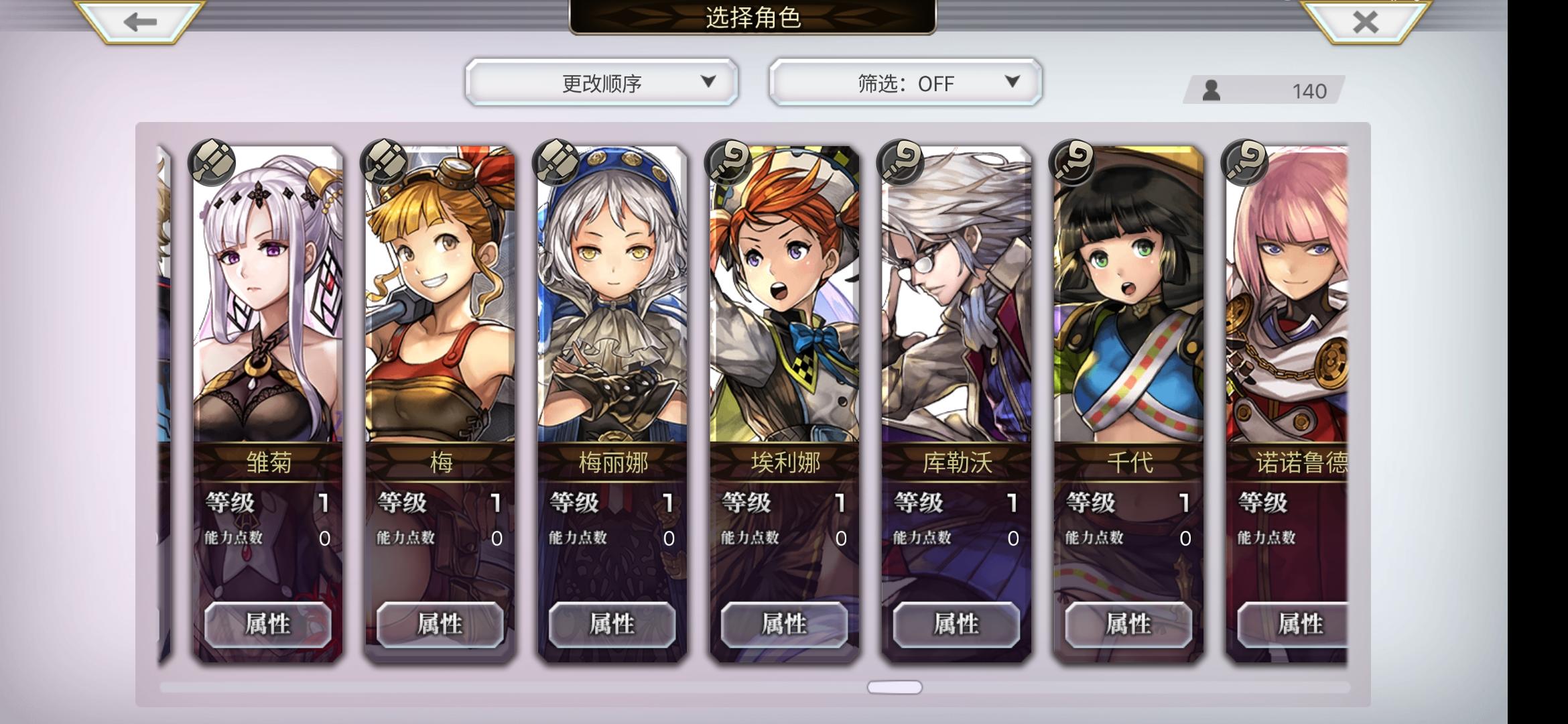Toggle the 筛选 filter from OFF

(905, 82)
